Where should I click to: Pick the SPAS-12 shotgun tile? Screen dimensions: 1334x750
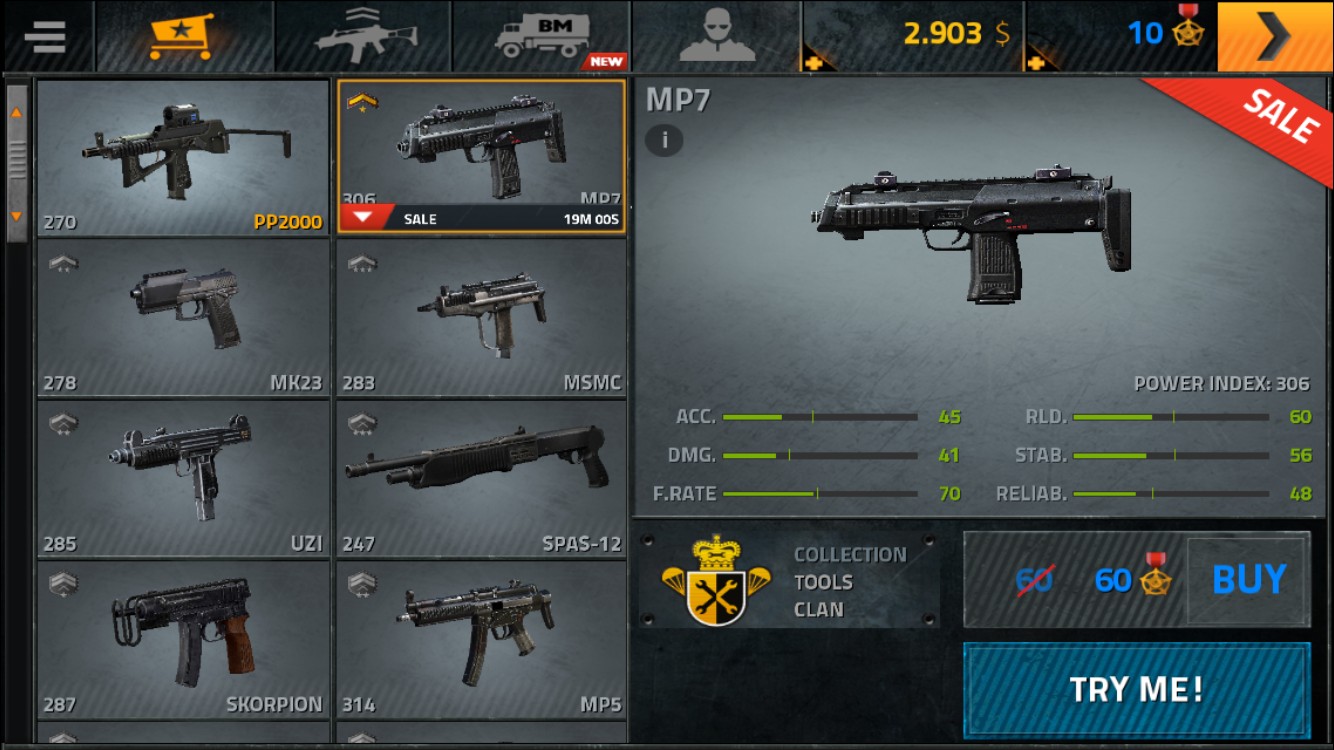pos(482,478)
